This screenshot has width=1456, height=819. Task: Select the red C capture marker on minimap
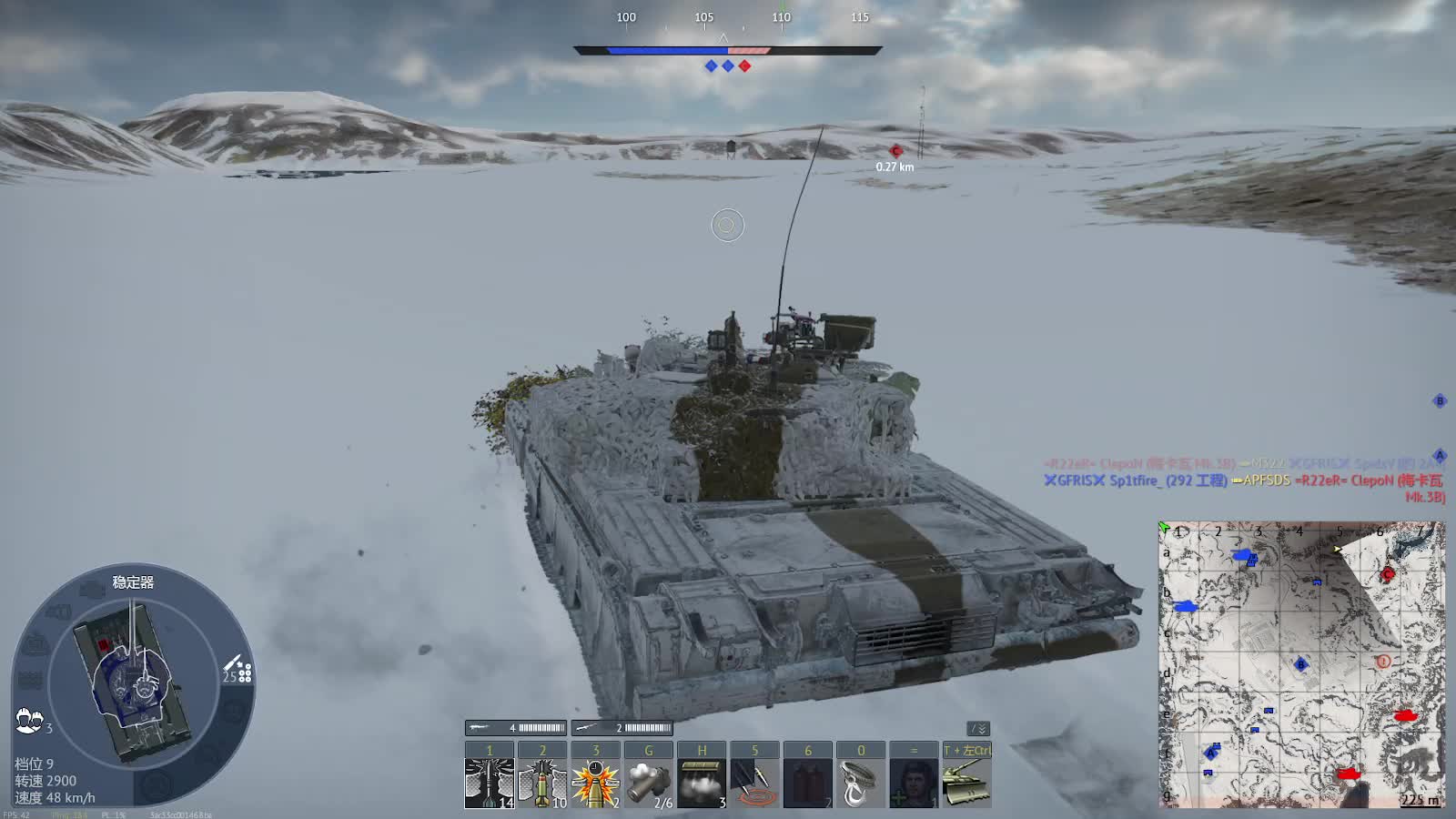click(1388, 574)
